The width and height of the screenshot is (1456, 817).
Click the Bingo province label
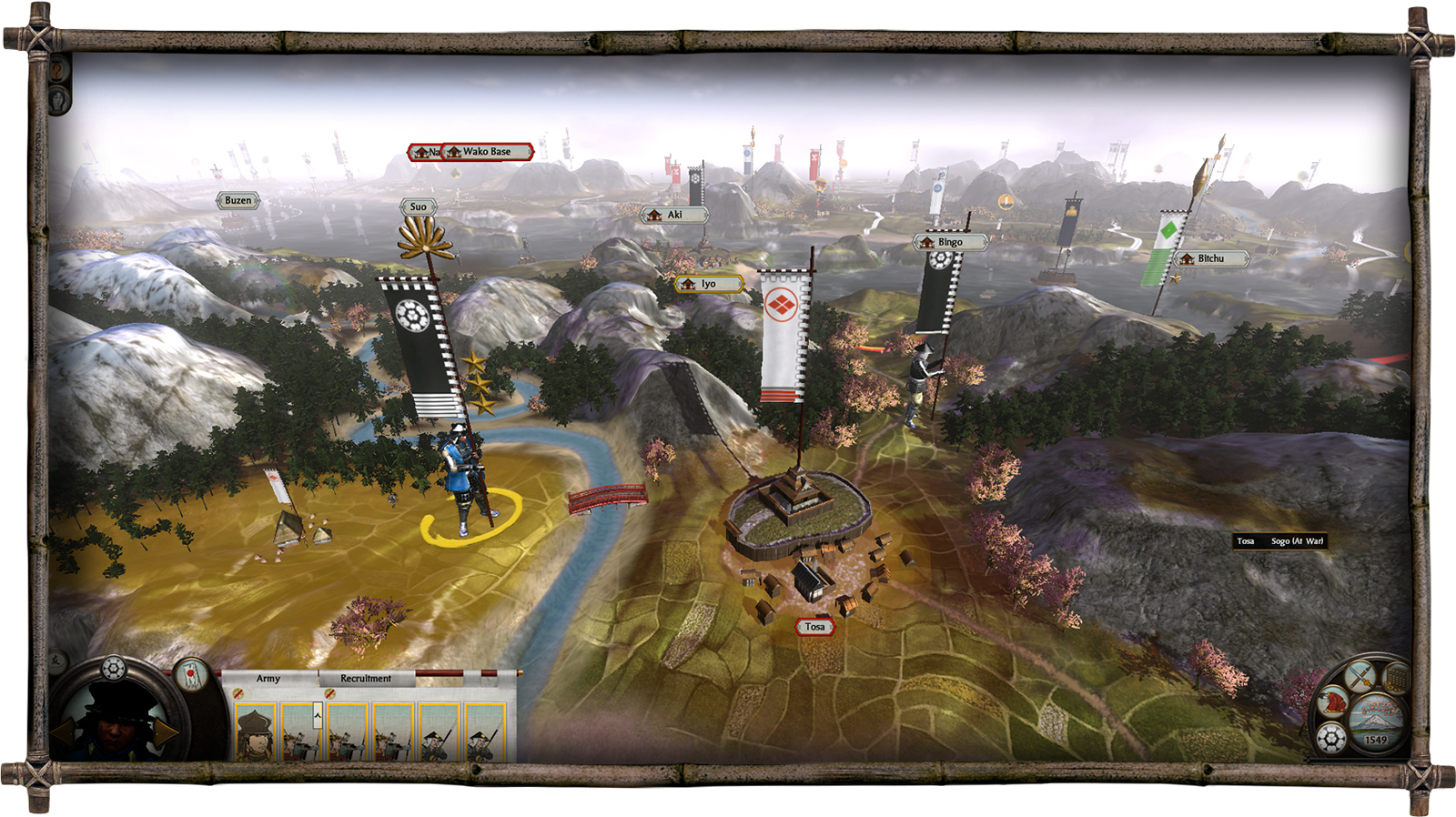tap(949, 242)
